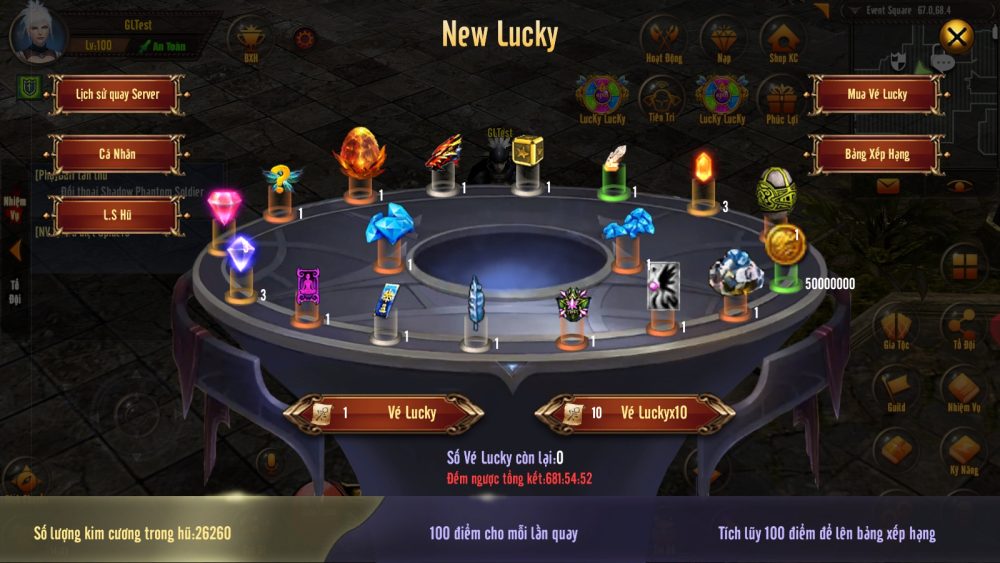Click the Mua Vé Lucky button
Viewport: 1000px width, 563px height.
point(877,95)
